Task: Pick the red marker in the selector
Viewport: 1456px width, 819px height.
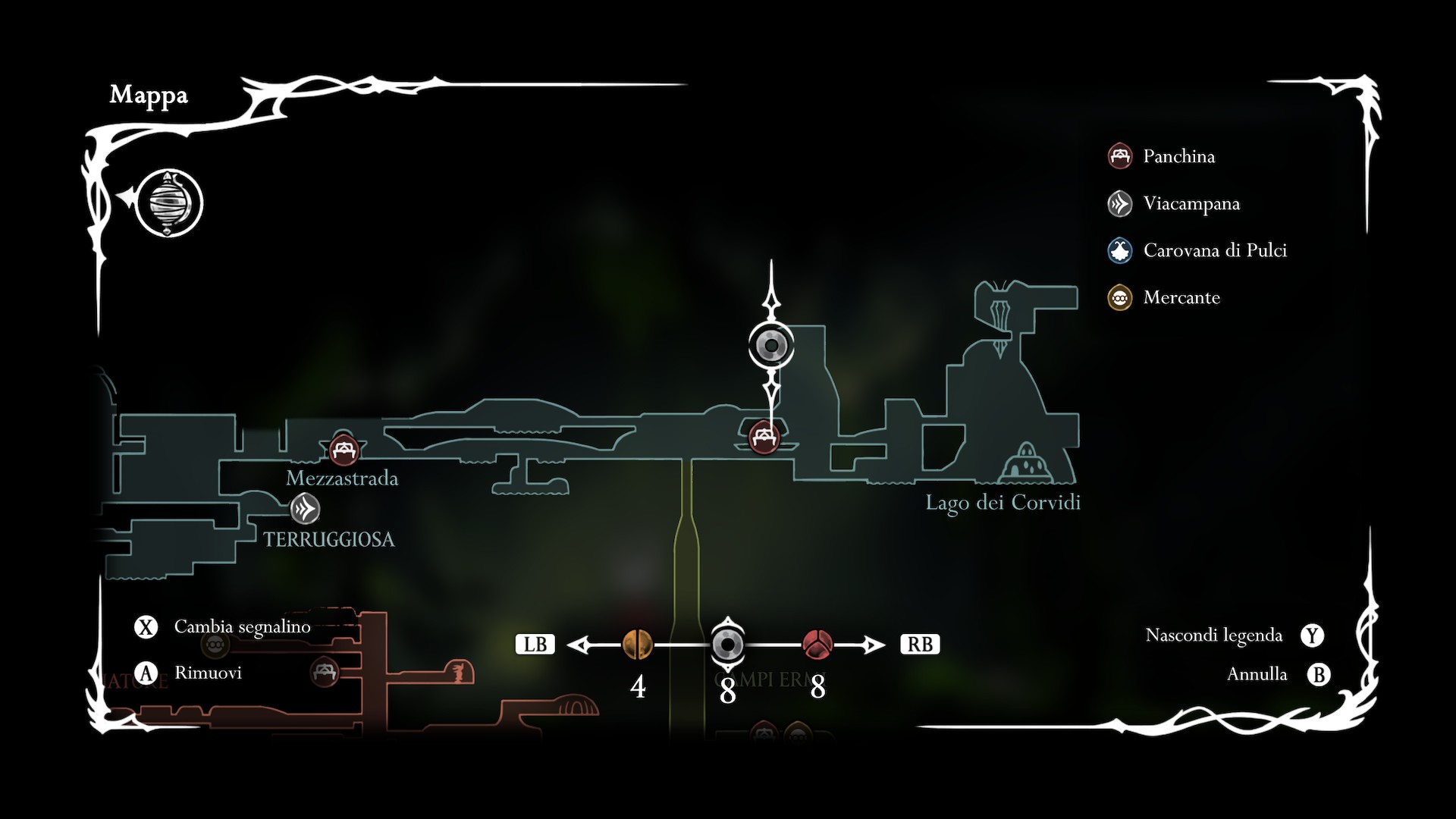Action: (817, 645)
